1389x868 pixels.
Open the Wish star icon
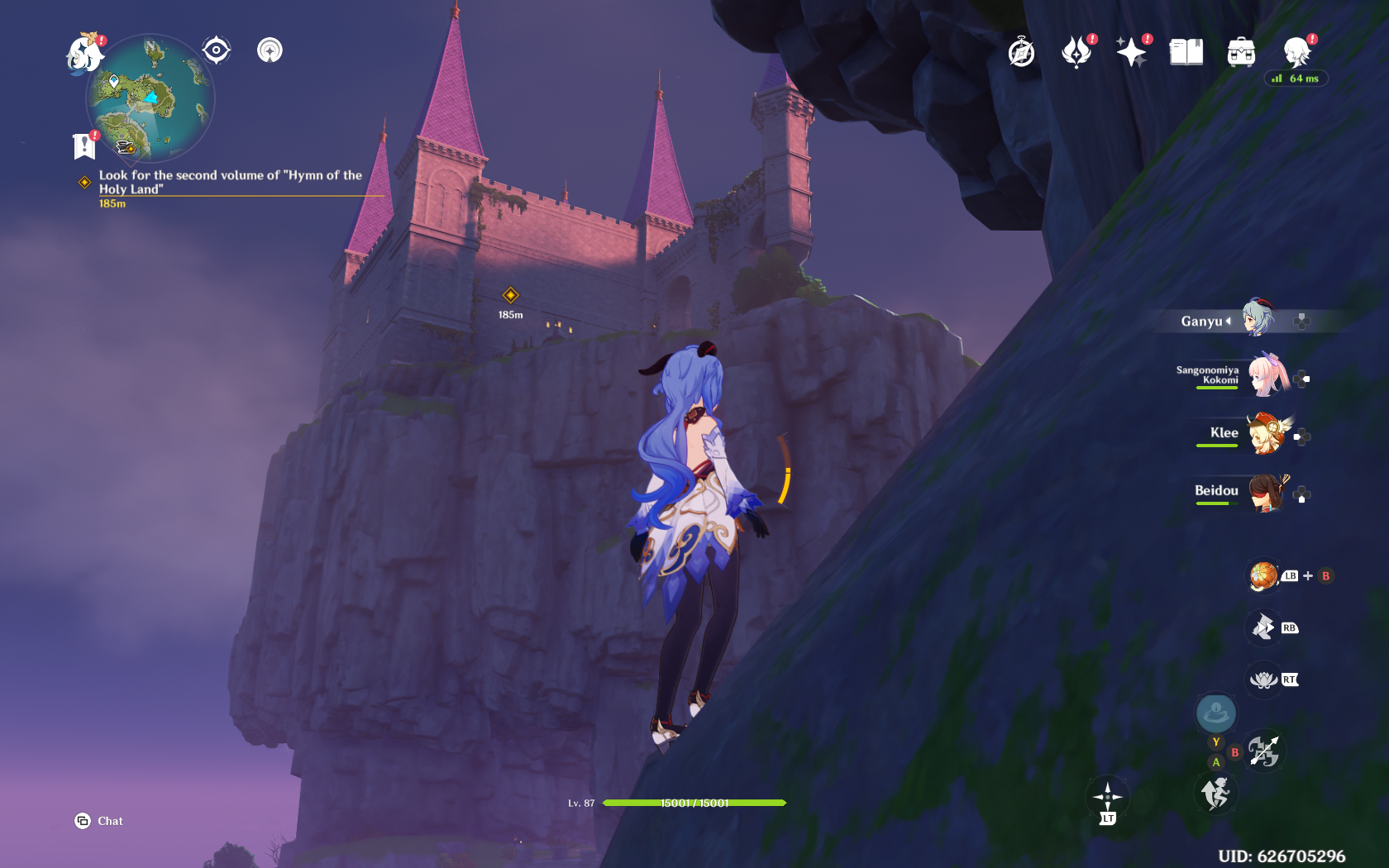pyautogui.click(x=1131, y=53)
